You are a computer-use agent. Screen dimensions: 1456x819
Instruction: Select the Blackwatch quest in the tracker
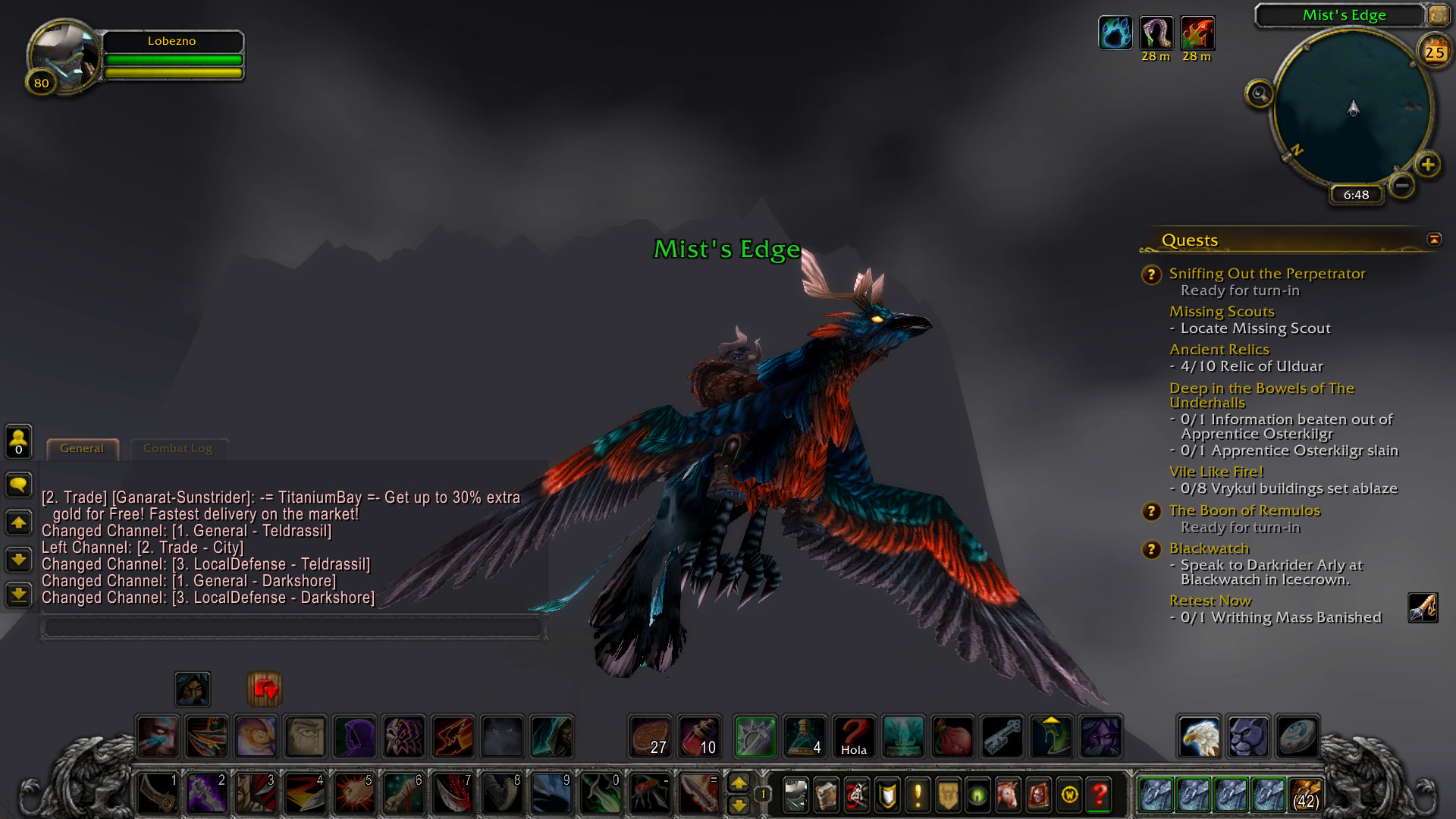1209,548
